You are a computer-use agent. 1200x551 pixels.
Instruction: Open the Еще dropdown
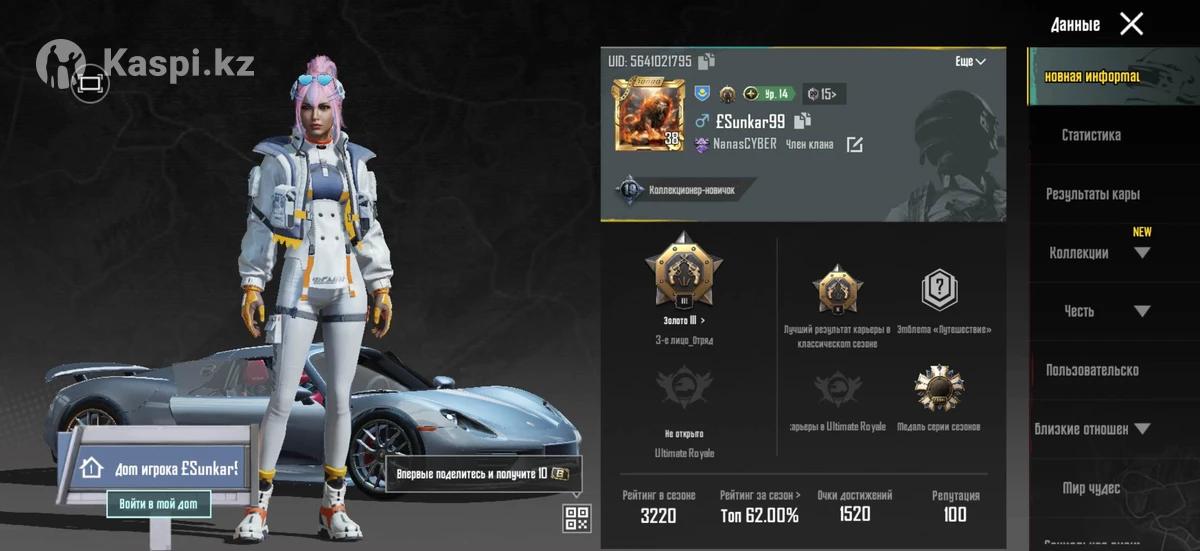[970, 61]
